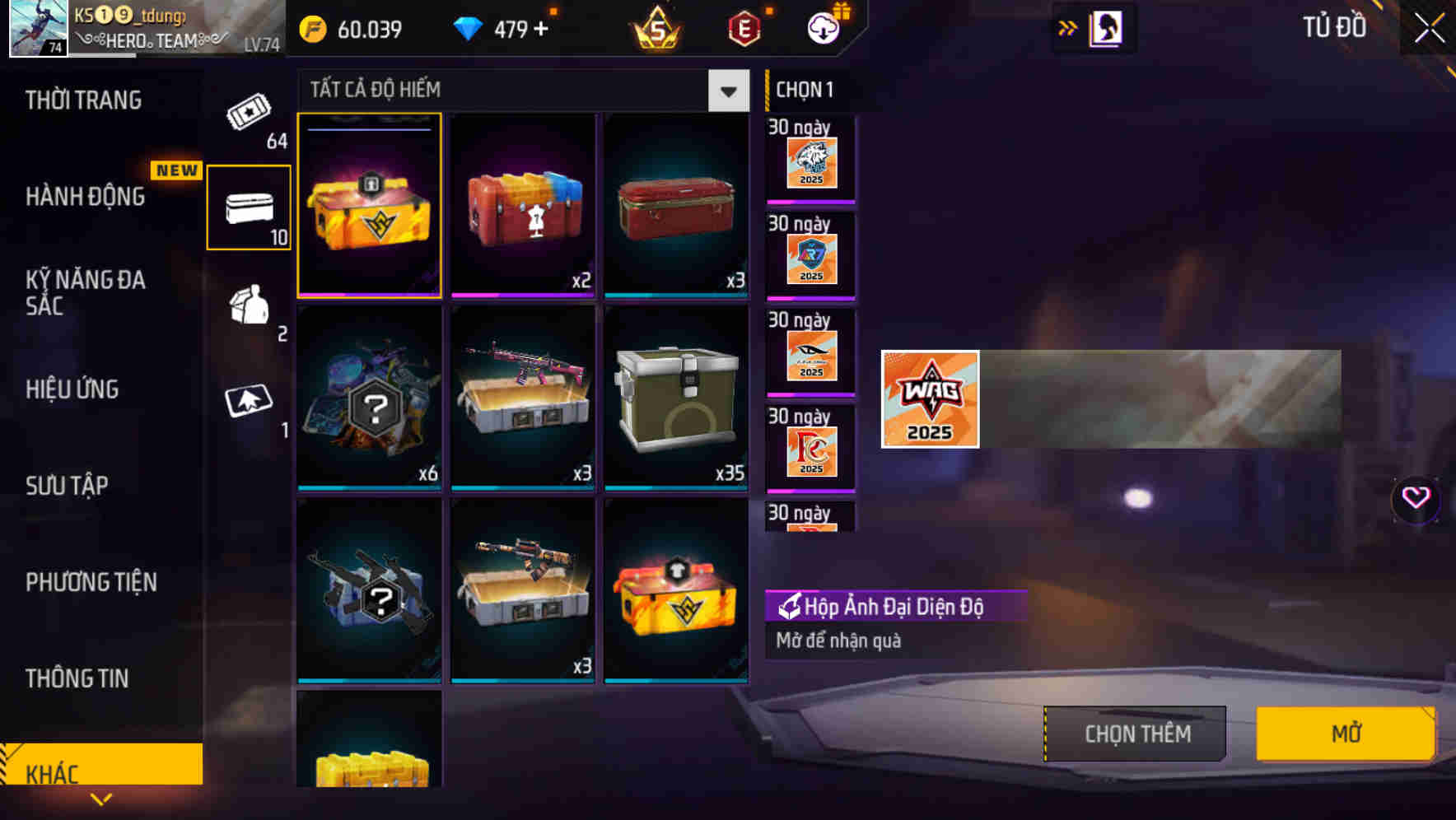Viewport: 1456px width, 820px height.
Task: Click the double-arrow chevron near the top right
Action: [1068, 27]
